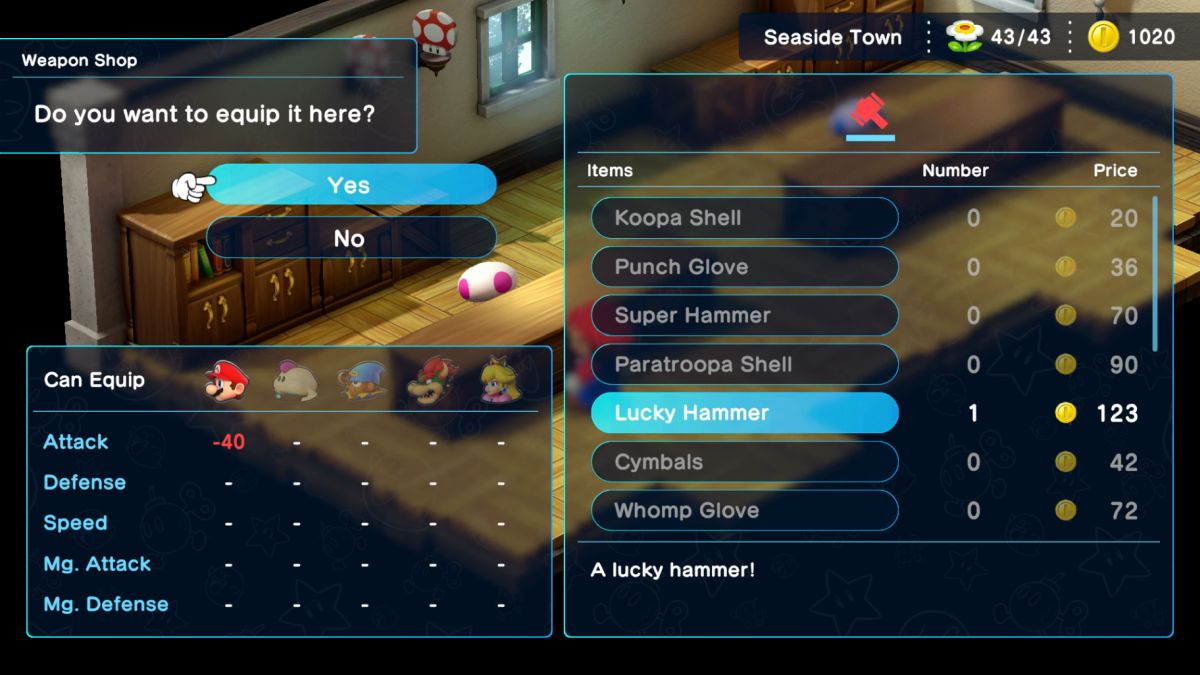This screenshot has width=1200, height=675.
Task: Choose Whomp Glove in the shop
Action: click(744, 511)
